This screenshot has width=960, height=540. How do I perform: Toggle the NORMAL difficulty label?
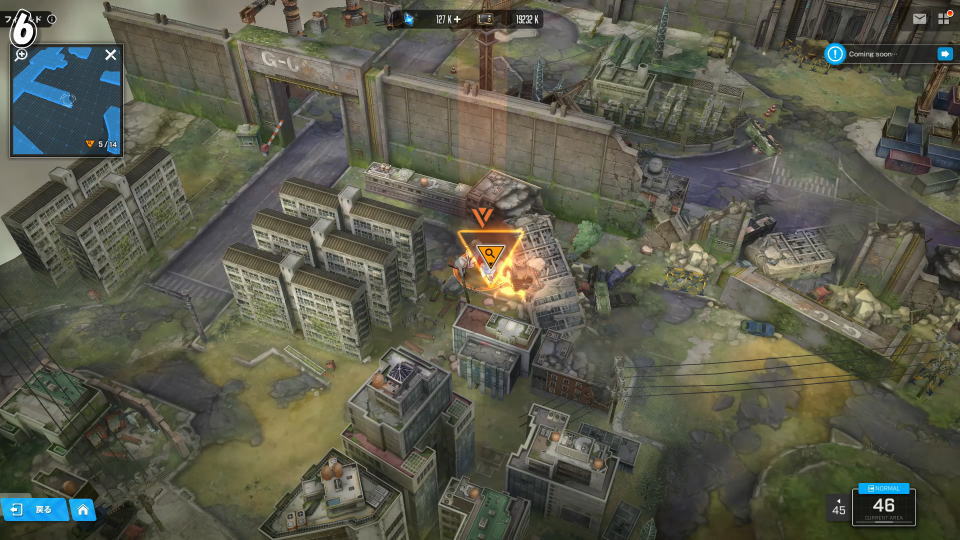(884, 488)
